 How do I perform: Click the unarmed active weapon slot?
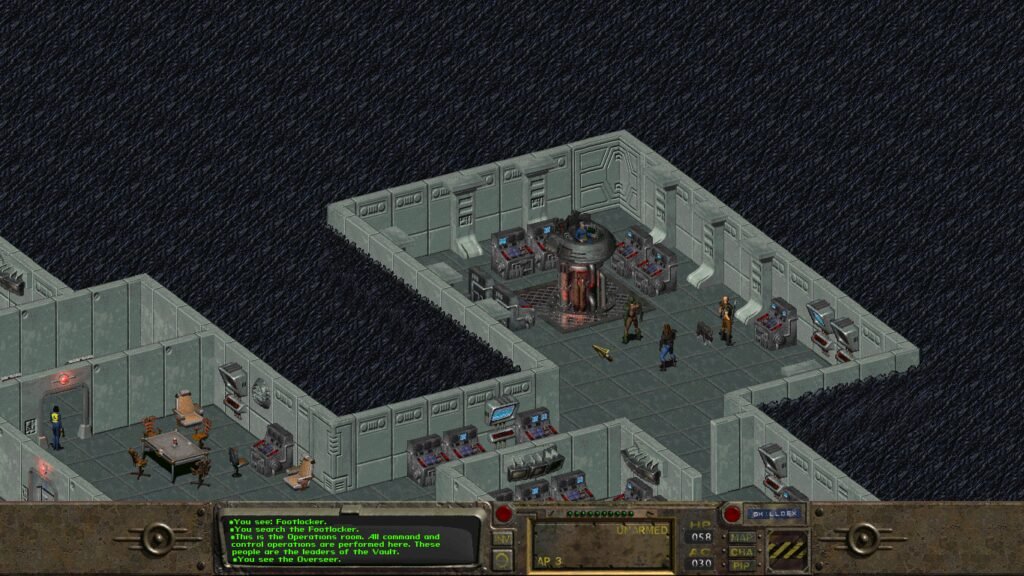pos(601,545)
